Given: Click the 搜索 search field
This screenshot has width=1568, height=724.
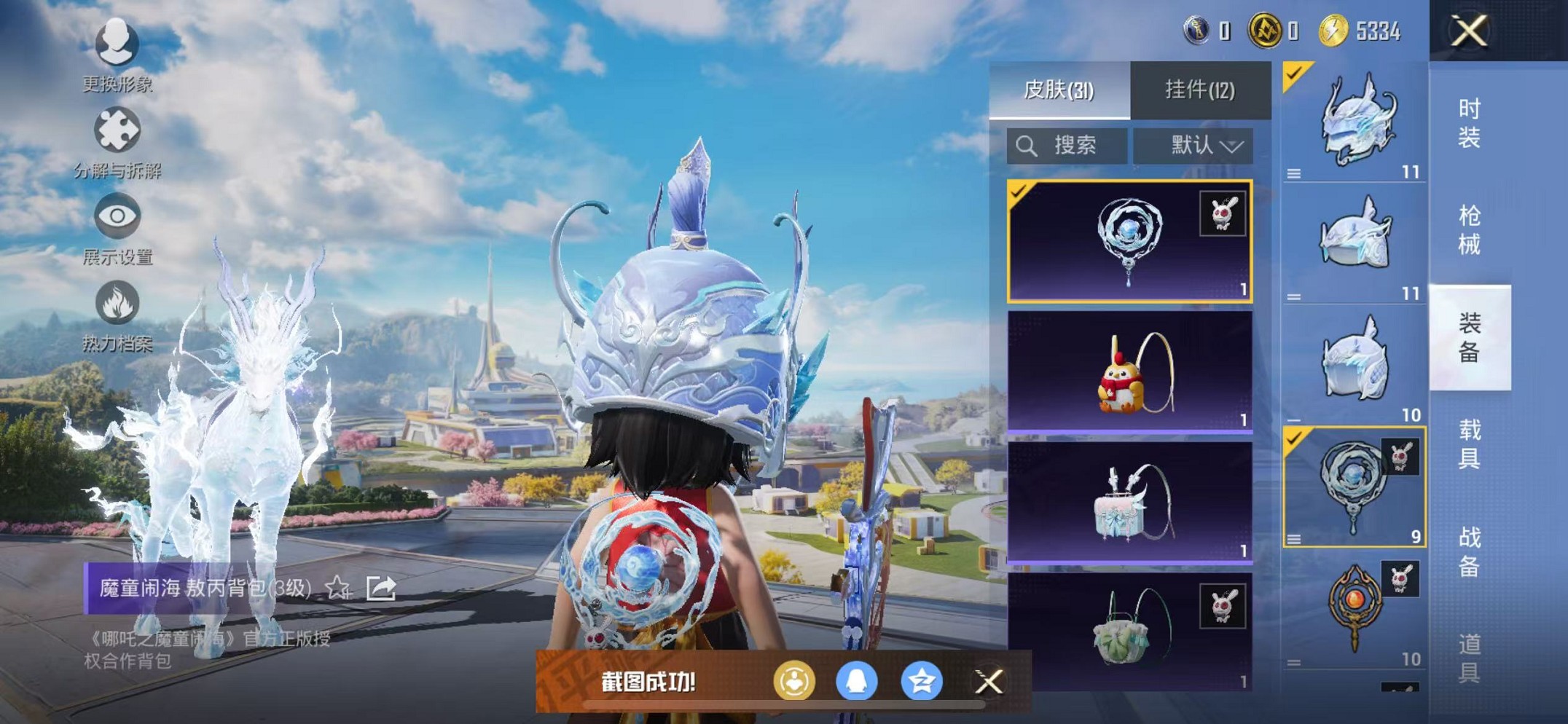Looking at the screenshot, I should click(x=1067, y=146).
